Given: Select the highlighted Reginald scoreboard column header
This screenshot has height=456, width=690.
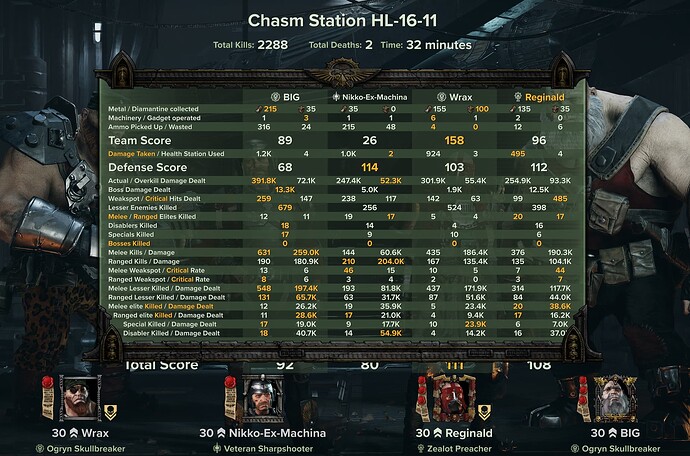Looking at the screenshot, I should [541, 97].
